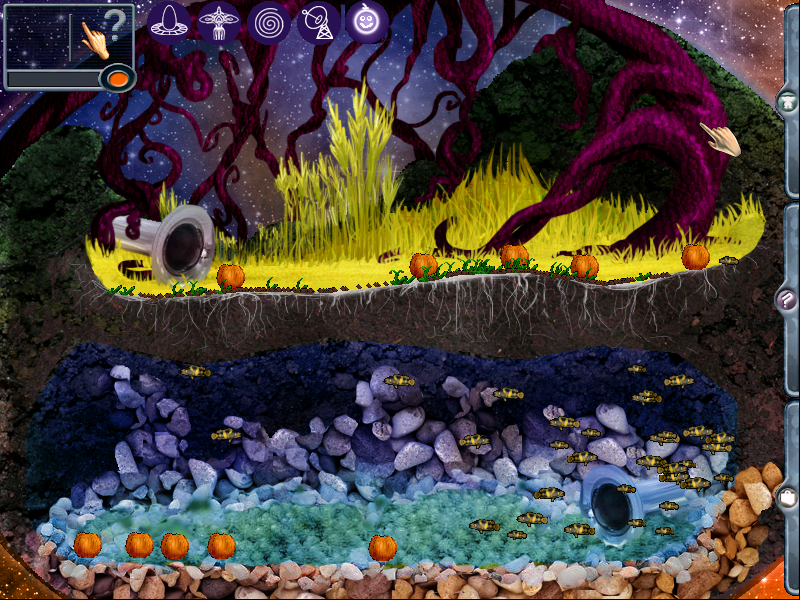Screen dimensions: 800x600
Task: Click the glowing smiling face icon
Action: click(x=367, y=21)
